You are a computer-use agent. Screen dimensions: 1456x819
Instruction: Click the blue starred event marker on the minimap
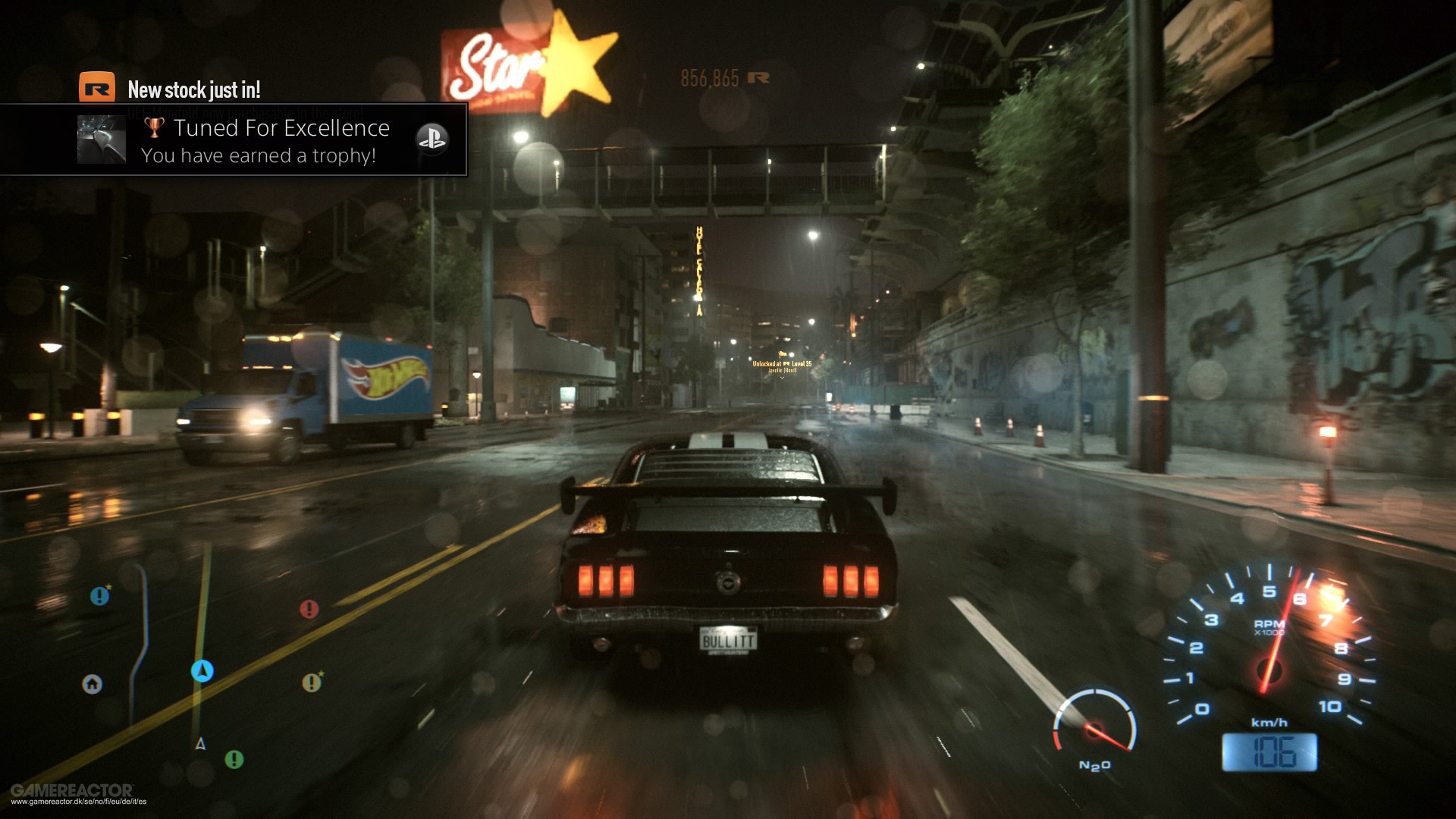100,595
